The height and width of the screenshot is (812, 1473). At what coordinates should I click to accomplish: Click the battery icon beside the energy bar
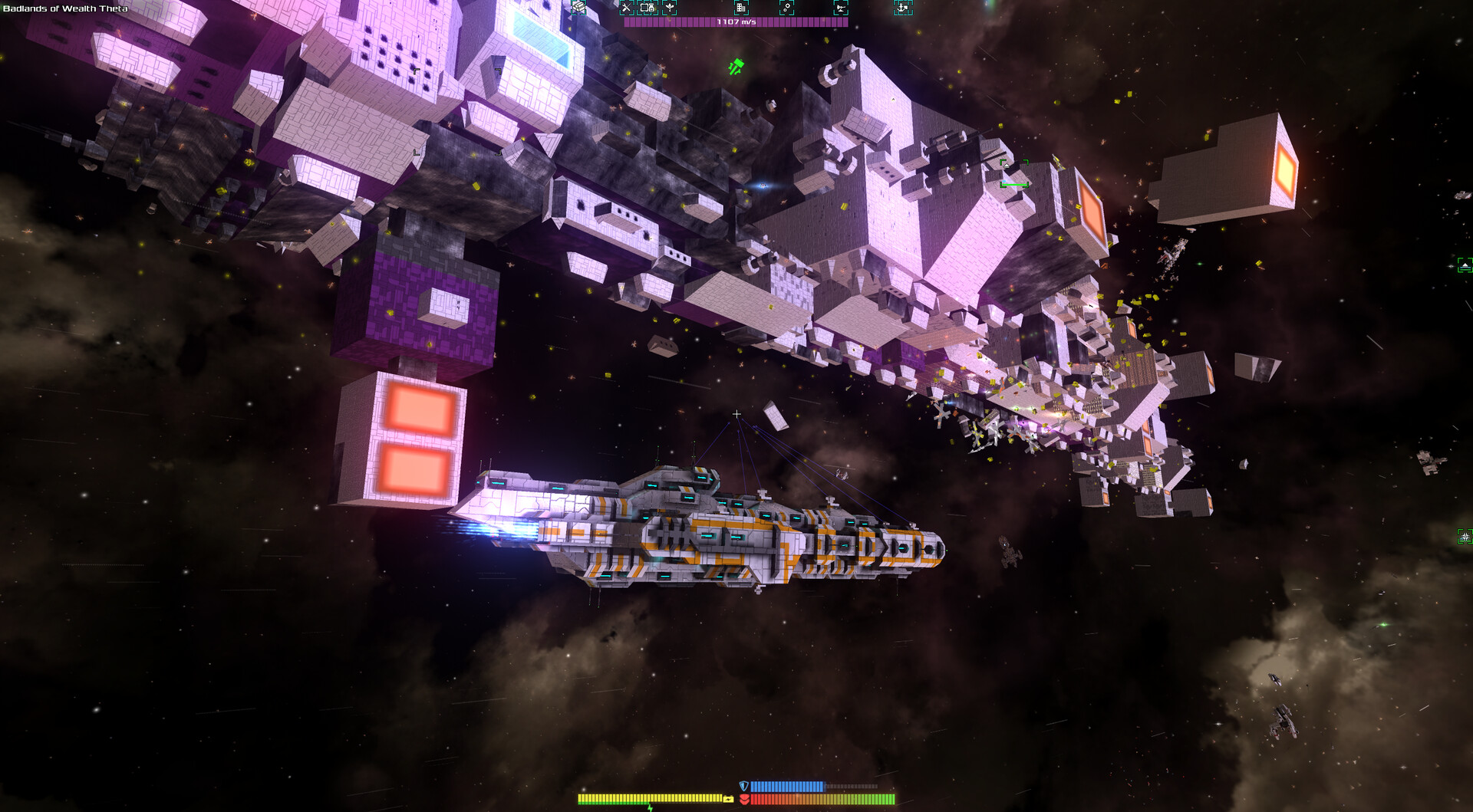tap(729, 799)
